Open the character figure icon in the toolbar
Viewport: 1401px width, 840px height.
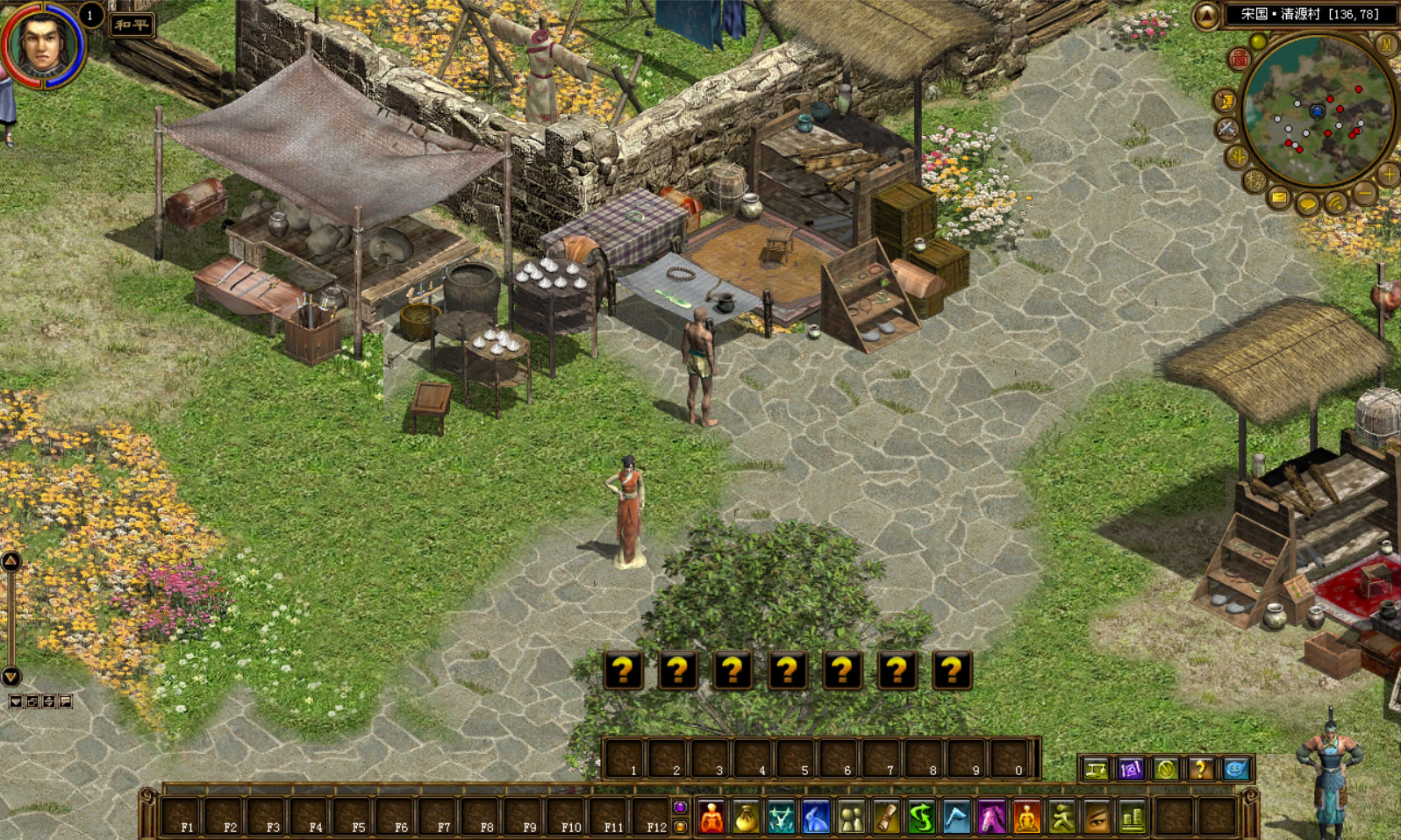pos(711,818)
